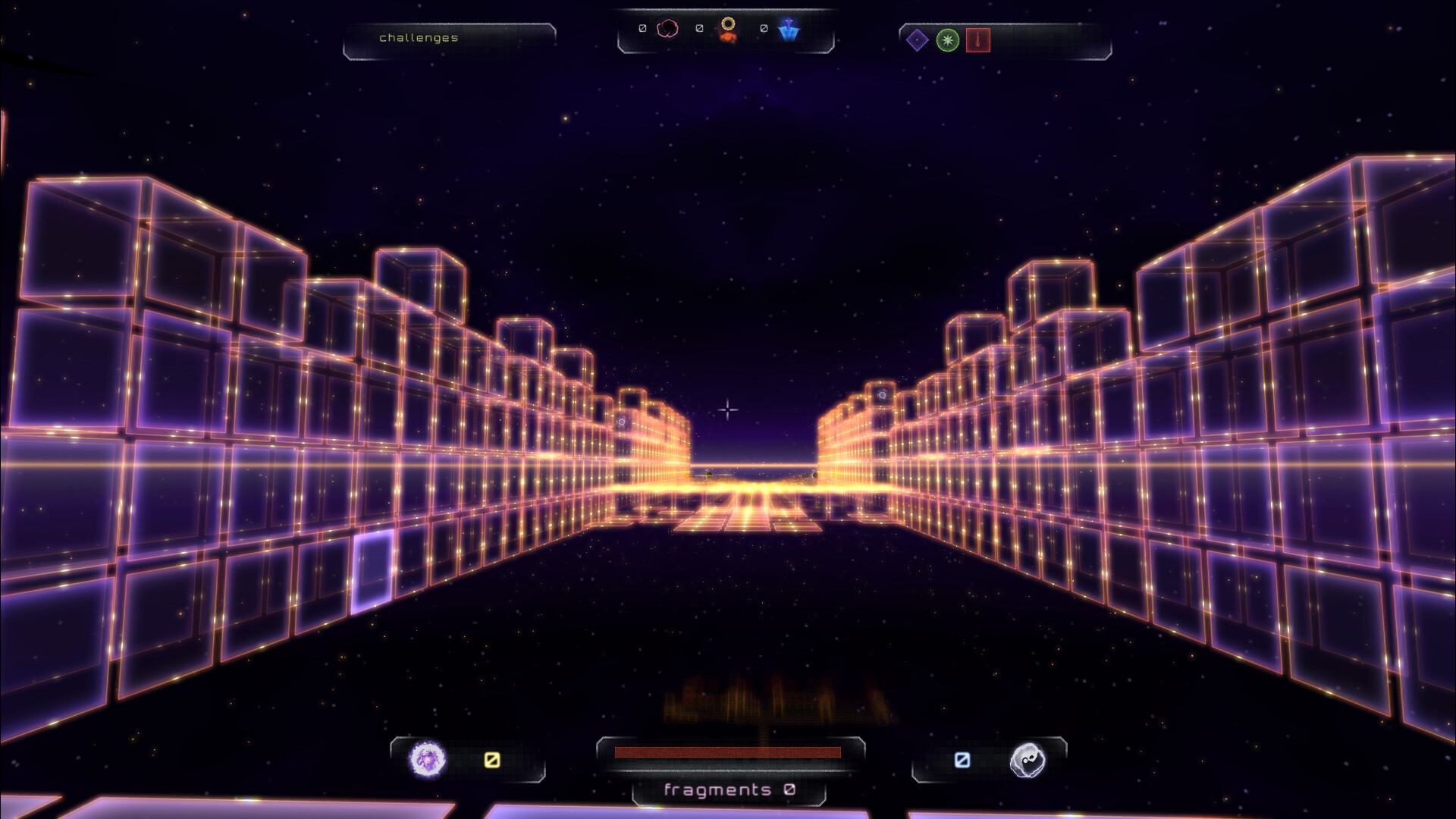This screenshot has width=1456, height=819.
Task: Select the green starburst status icon
Action: pos(946,41)
